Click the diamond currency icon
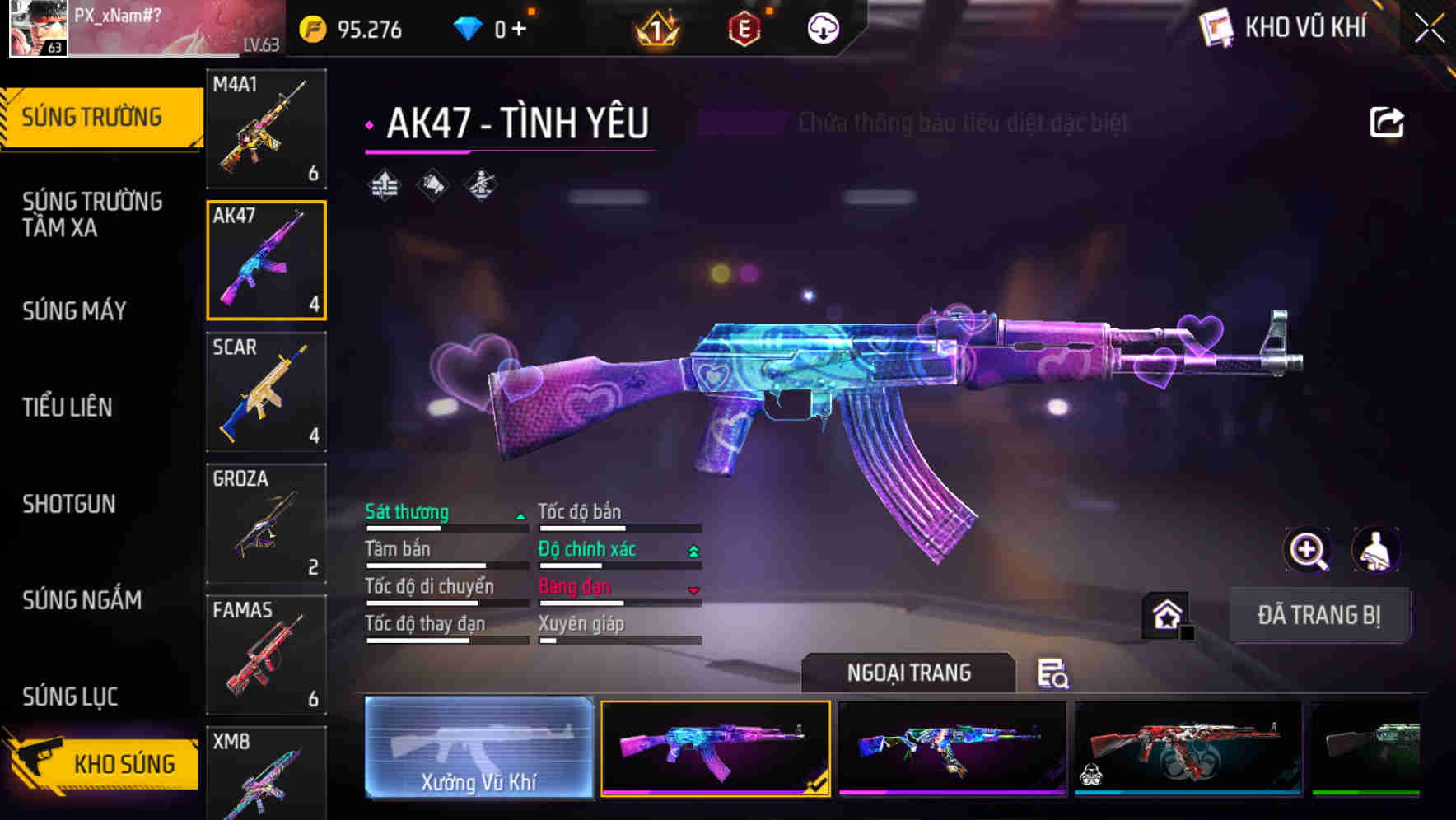 (x=469, y=27)
